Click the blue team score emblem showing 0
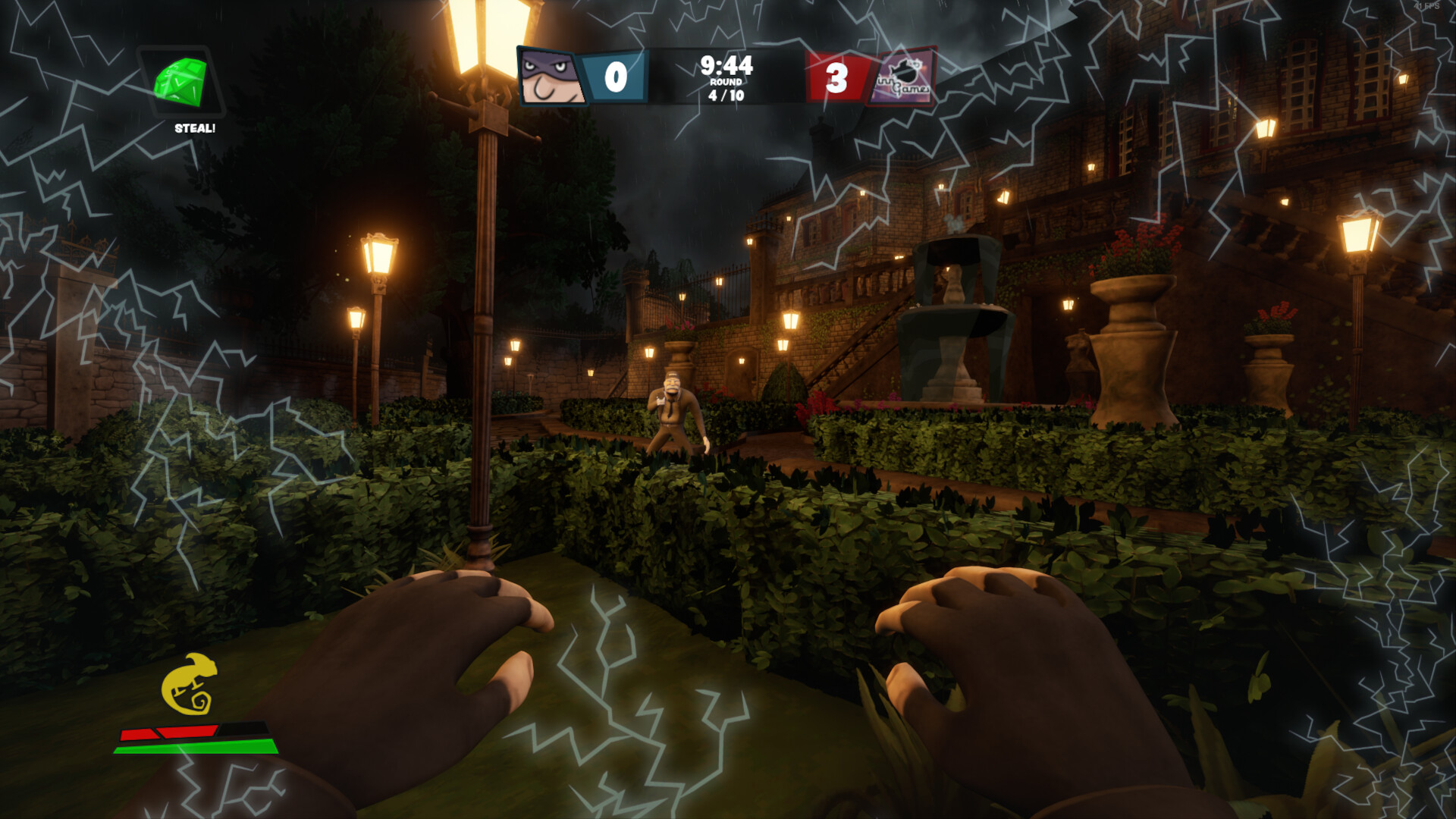Screen dimensions: 1456x819 (615, 76)
